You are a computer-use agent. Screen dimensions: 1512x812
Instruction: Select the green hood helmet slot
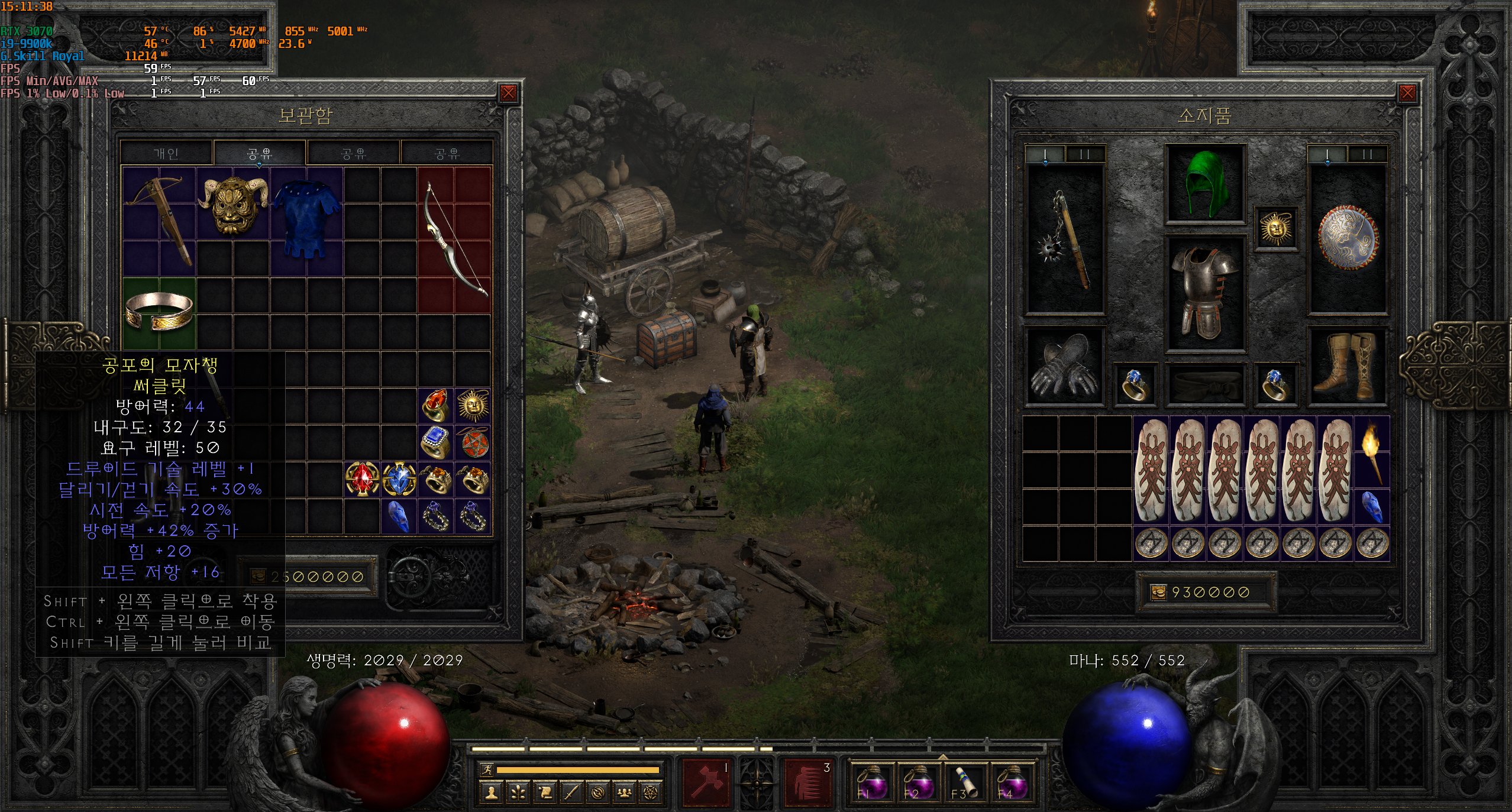[x=1206, y=183]
